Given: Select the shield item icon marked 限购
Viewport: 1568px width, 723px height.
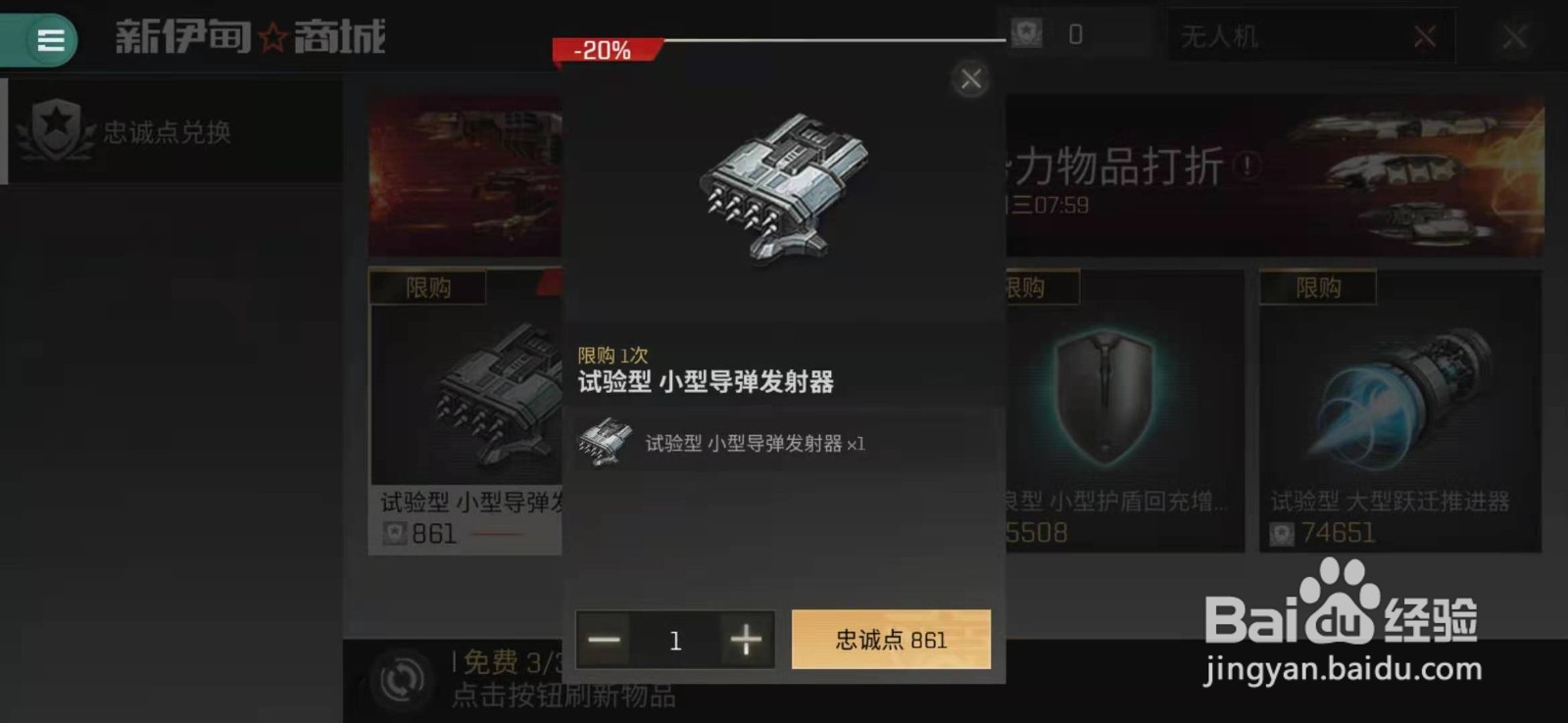Looking at the screenshot, I should pyautogui.click(x=1105, y=392).
